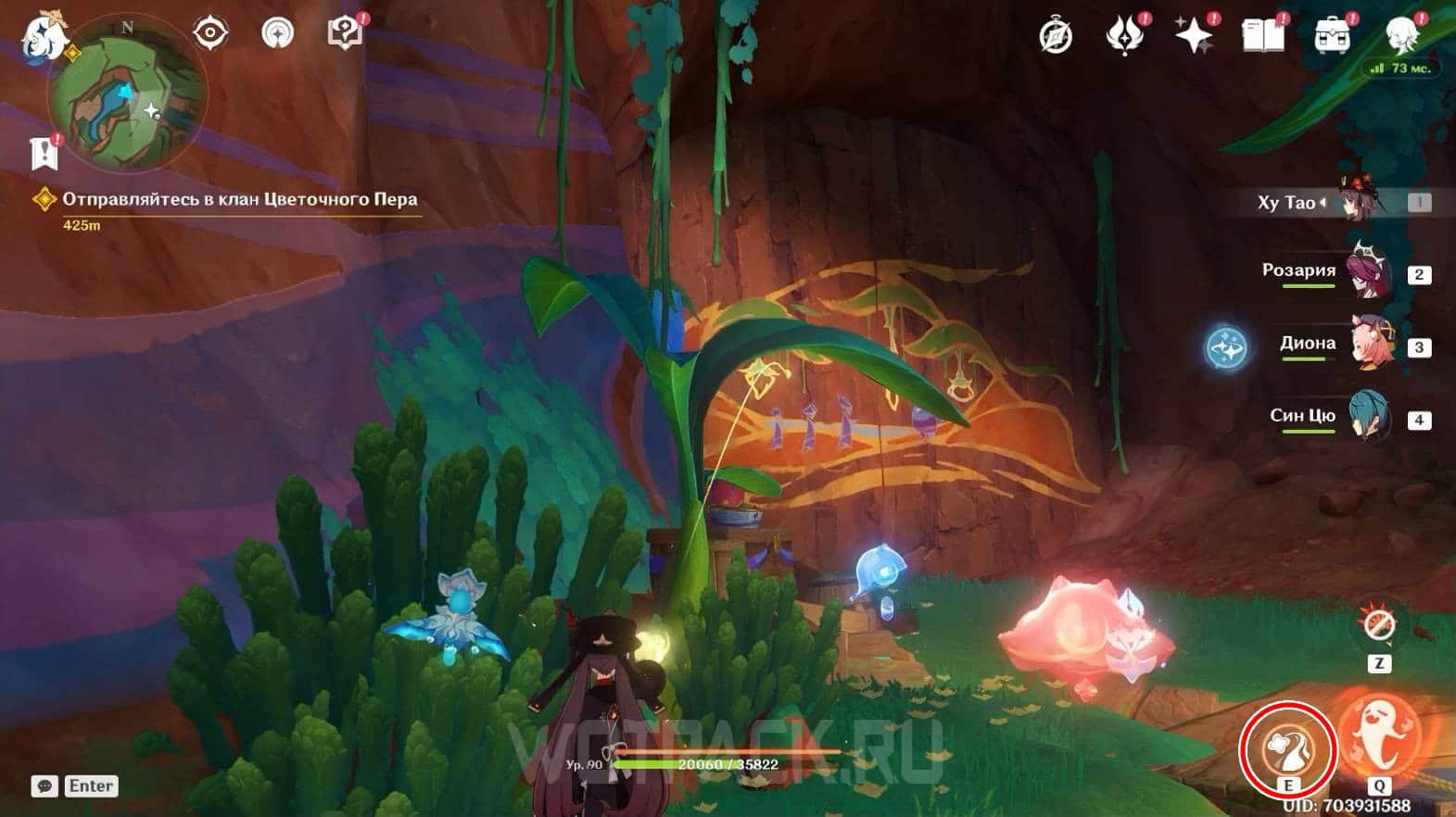The height and width of the screenshot is (817, 1456).
Task: Open the inventory backpack icon
Action: click(x=1332, y=35)
